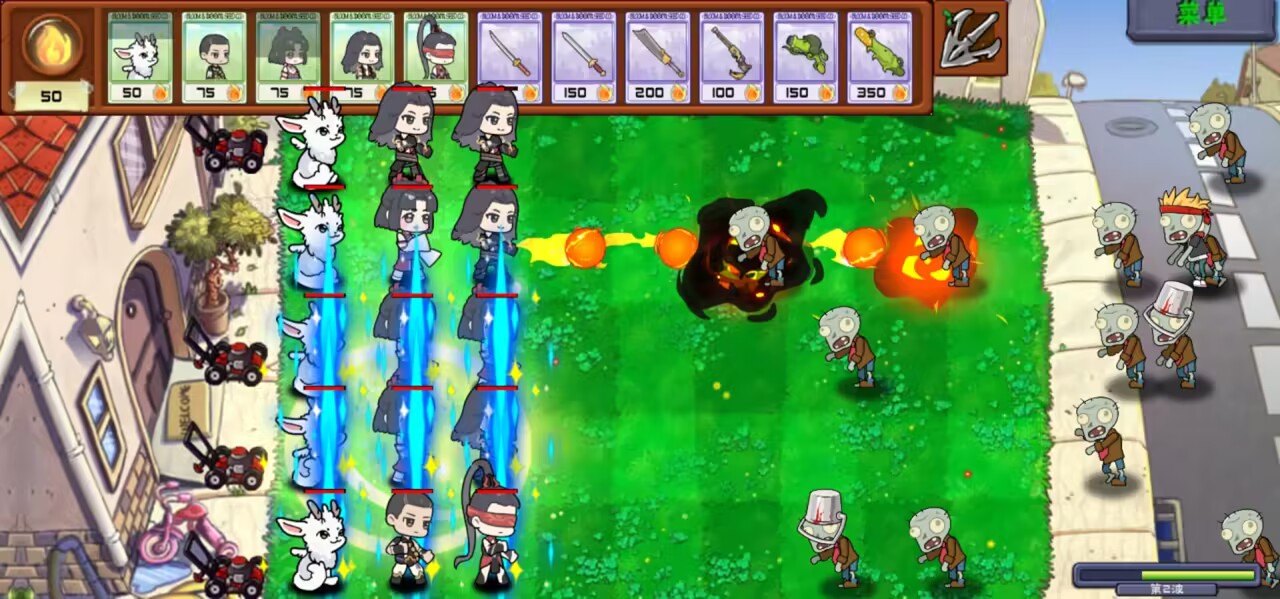Pick the 350-cost corn cannon card

(x=880, y=57)
